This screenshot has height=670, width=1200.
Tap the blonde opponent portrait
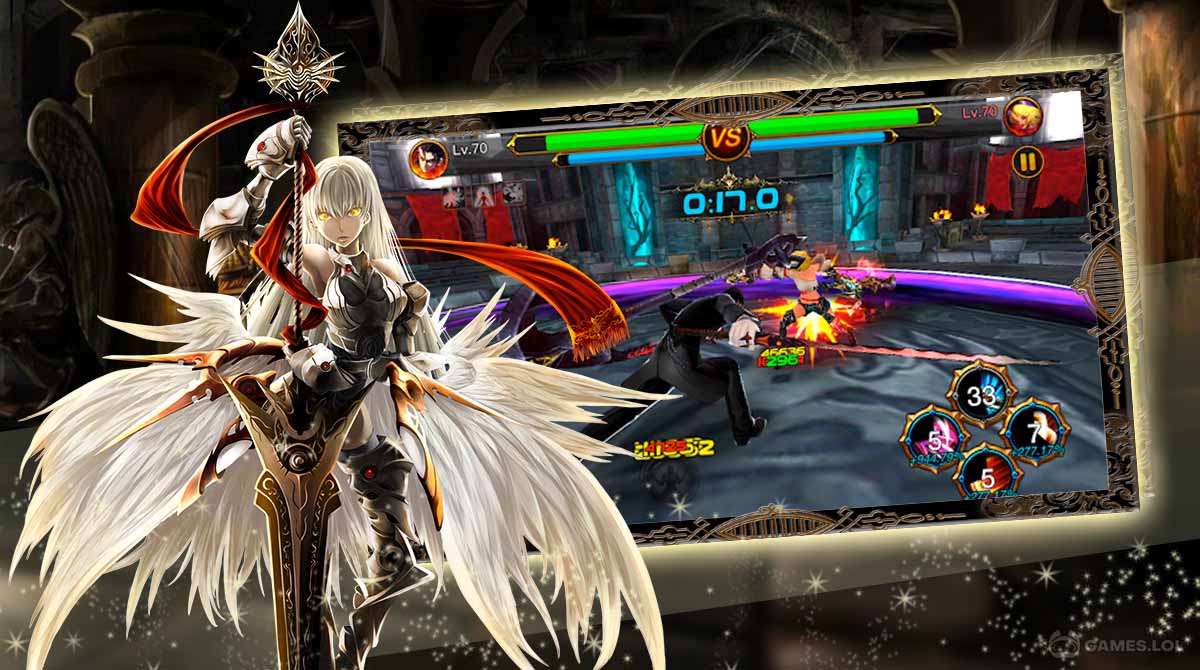(1024, 117)
